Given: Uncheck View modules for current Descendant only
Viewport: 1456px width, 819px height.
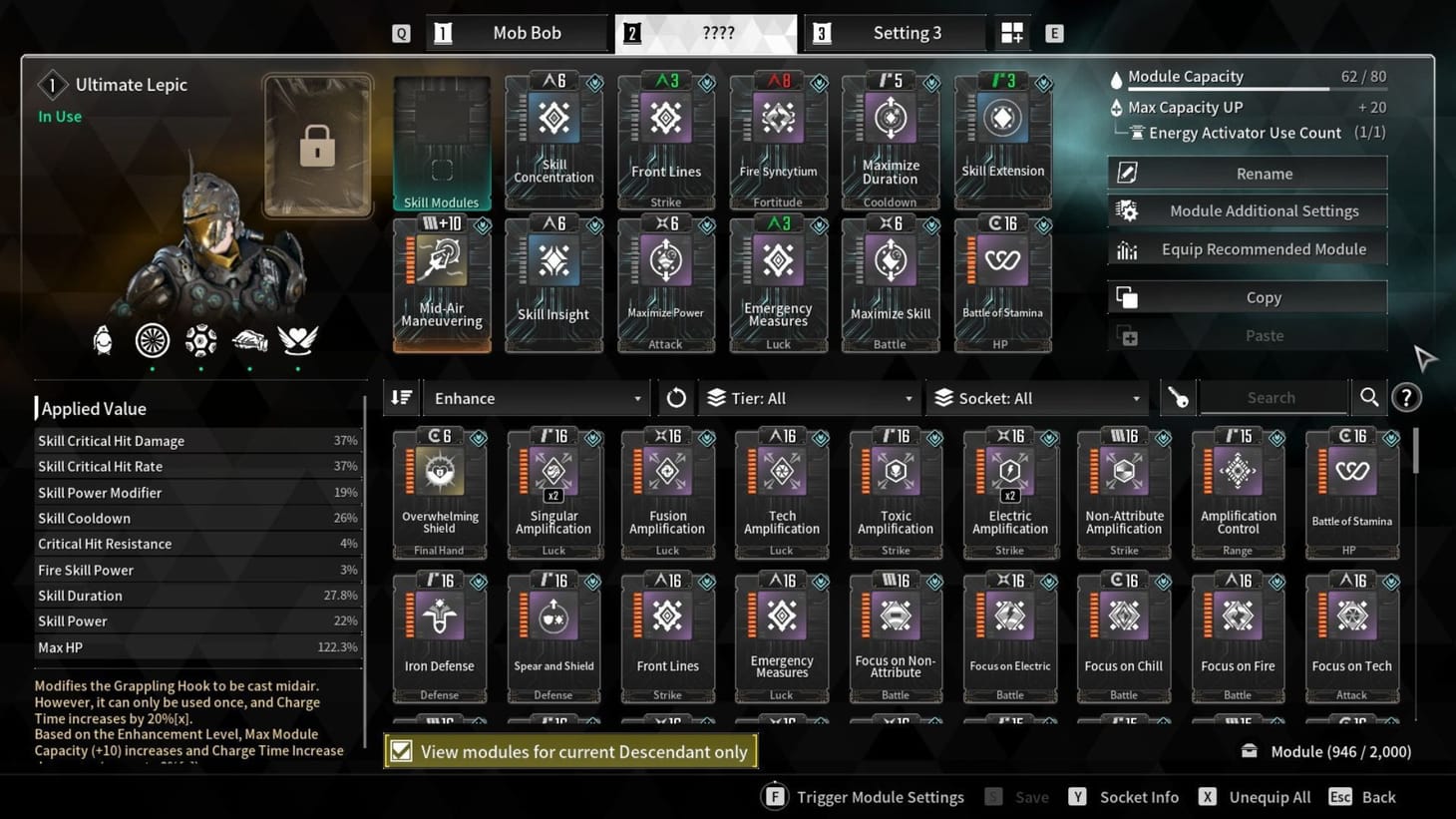Looking at the screenshot, I should click(x=403, y=751).
